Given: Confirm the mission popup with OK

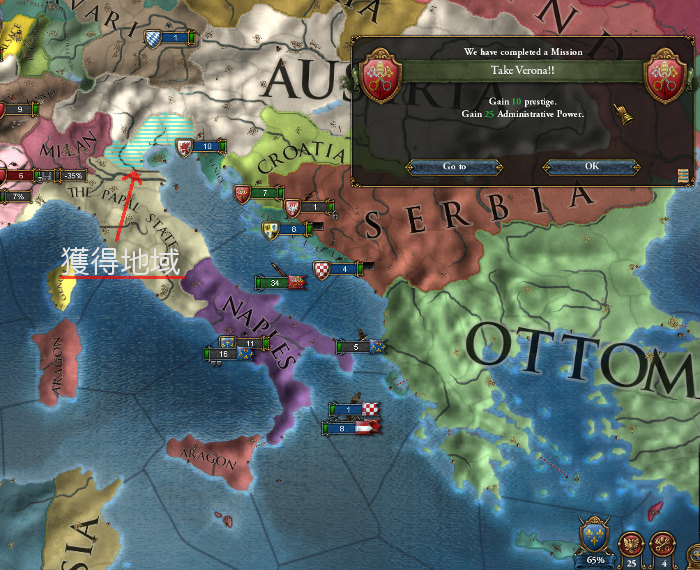Looking at the screenshot, I should tap(592, 166).
